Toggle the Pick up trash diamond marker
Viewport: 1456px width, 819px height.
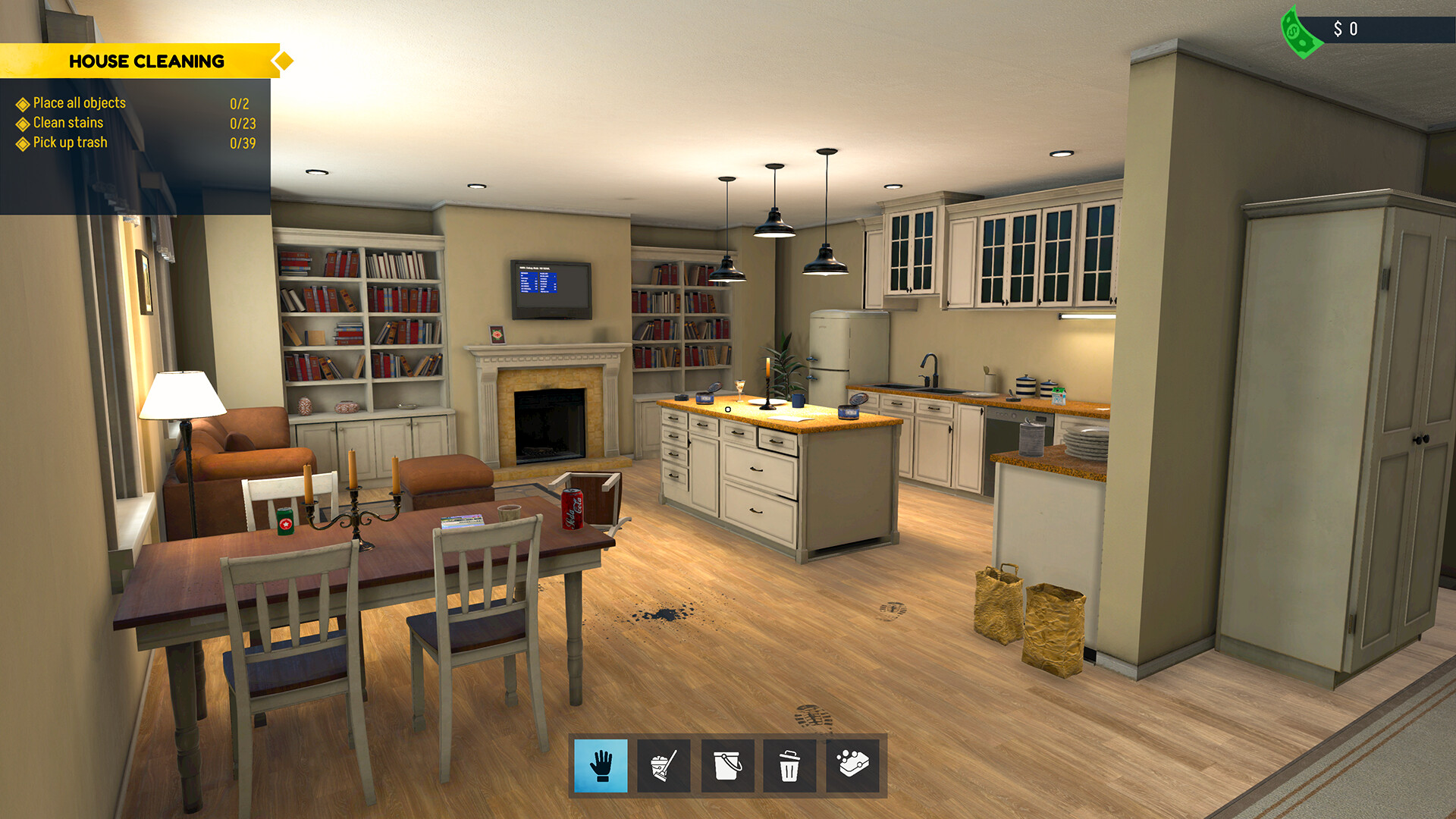point(22,142)
